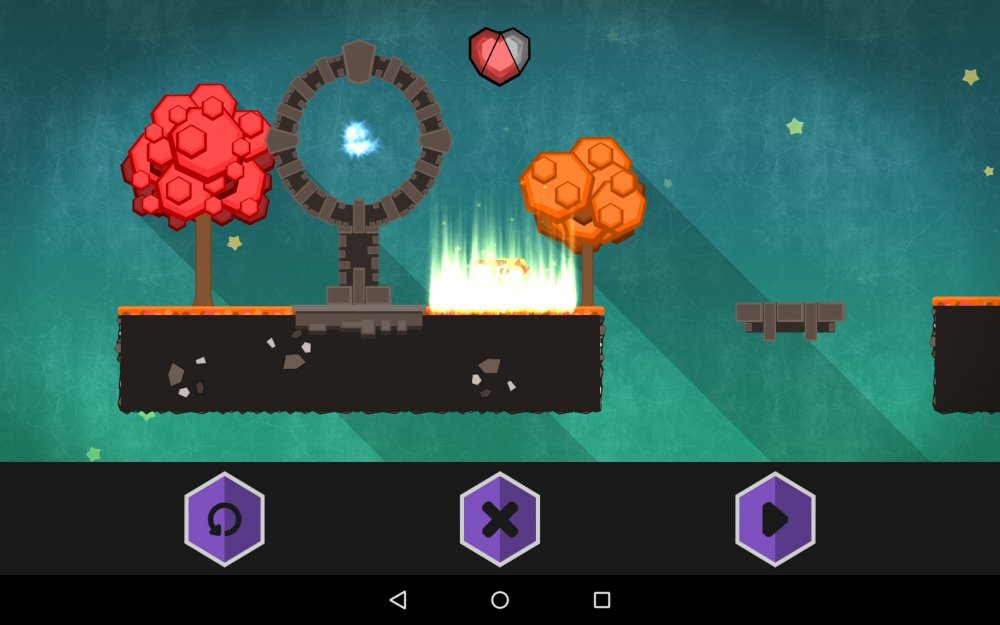Select the purple X hexagon button
This screenshot has height=625, width=1000.
pyautogui.click(x=500, y=519)
